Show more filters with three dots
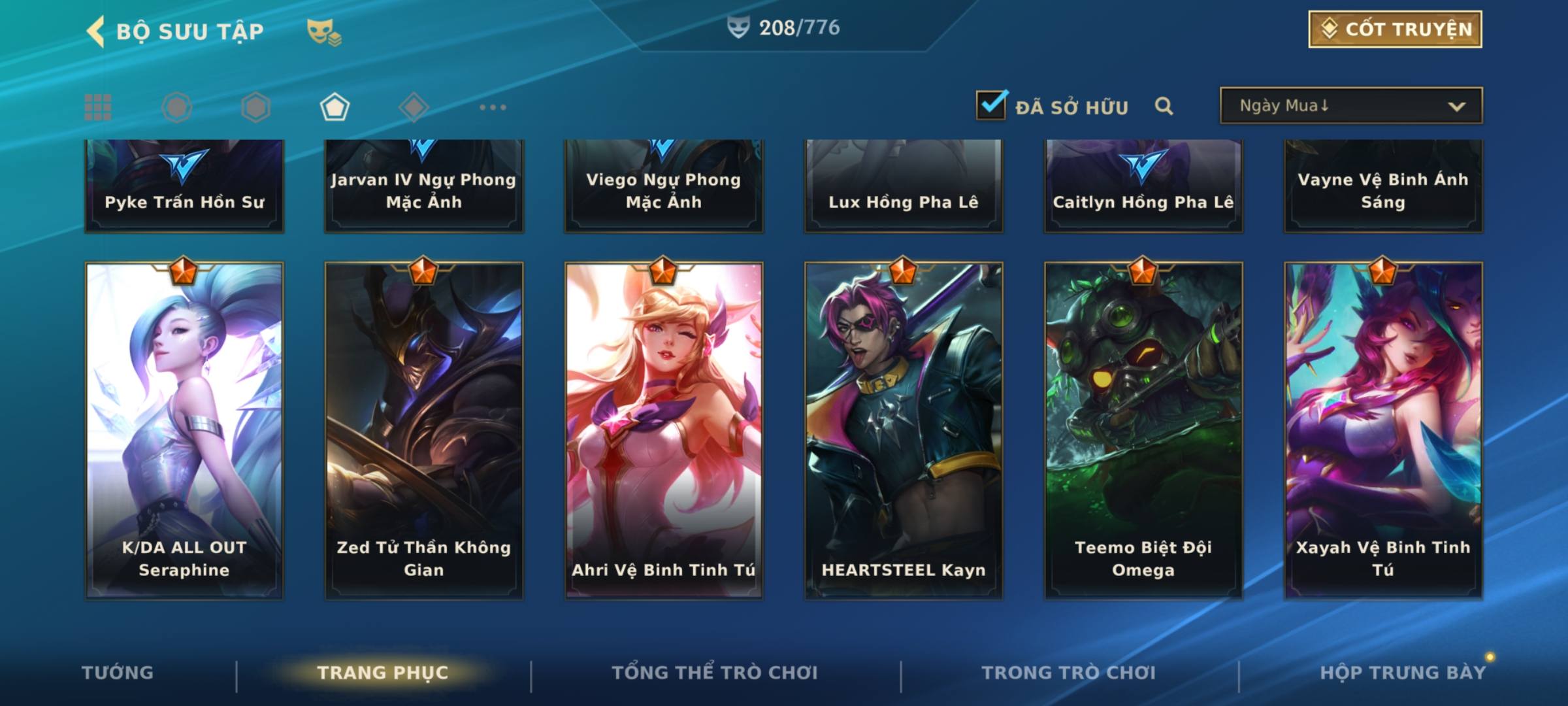1568x706 pixels. (x=493, y=107)
